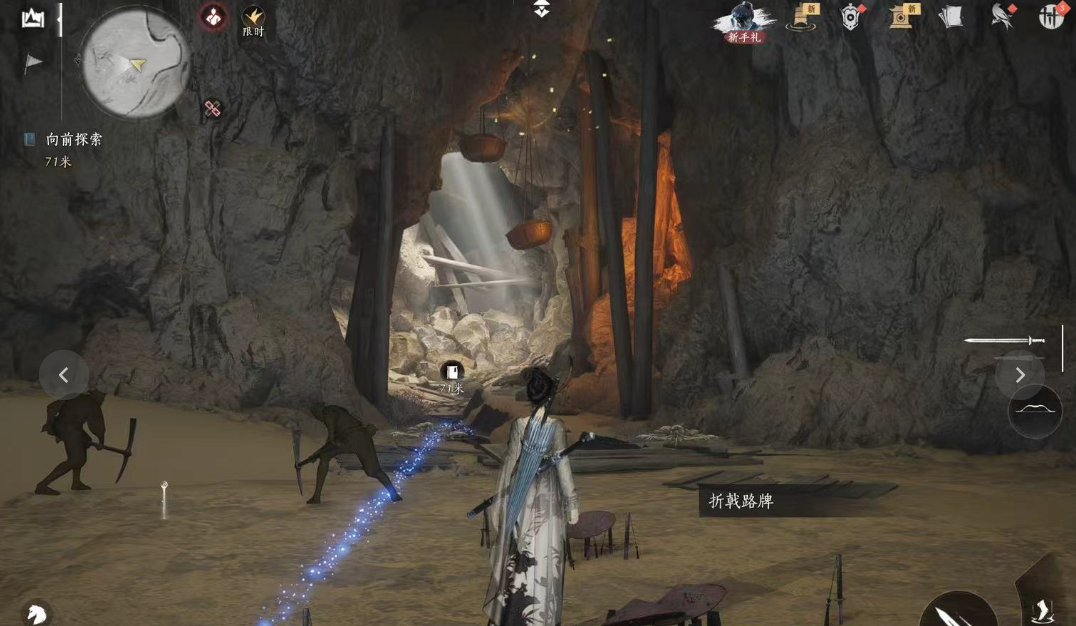Click the 限时 limited-time event icon

[x=252, y=18]
